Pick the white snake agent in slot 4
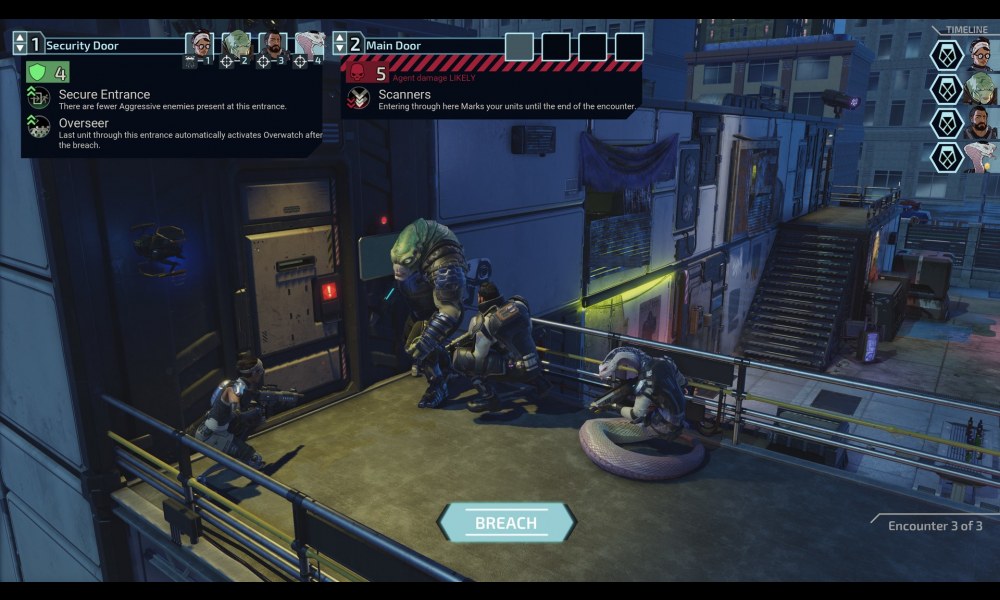1000x600 pixels. [308, 45]
